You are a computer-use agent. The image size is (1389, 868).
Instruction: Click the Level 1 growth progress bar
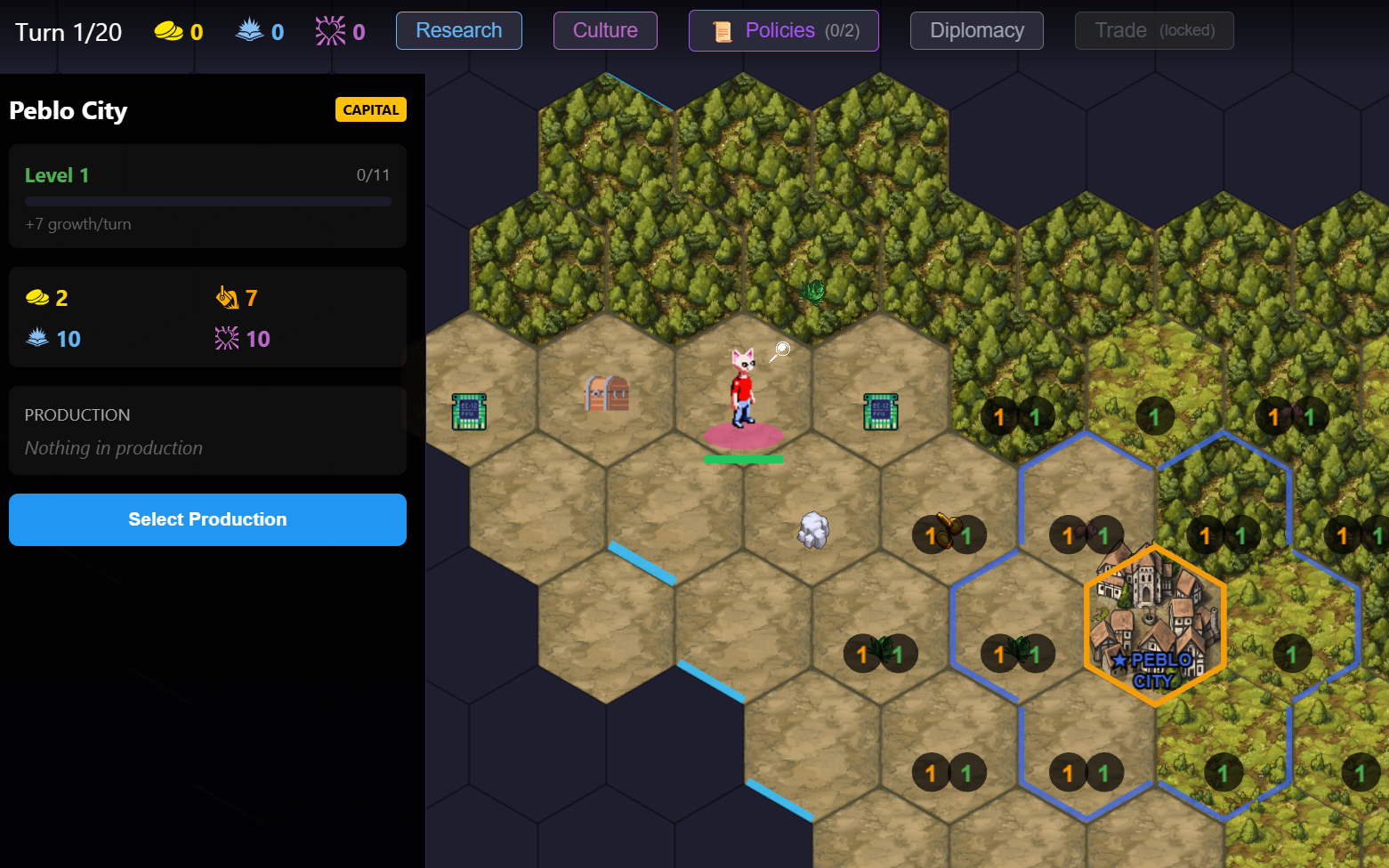click(x=207, y=201)
